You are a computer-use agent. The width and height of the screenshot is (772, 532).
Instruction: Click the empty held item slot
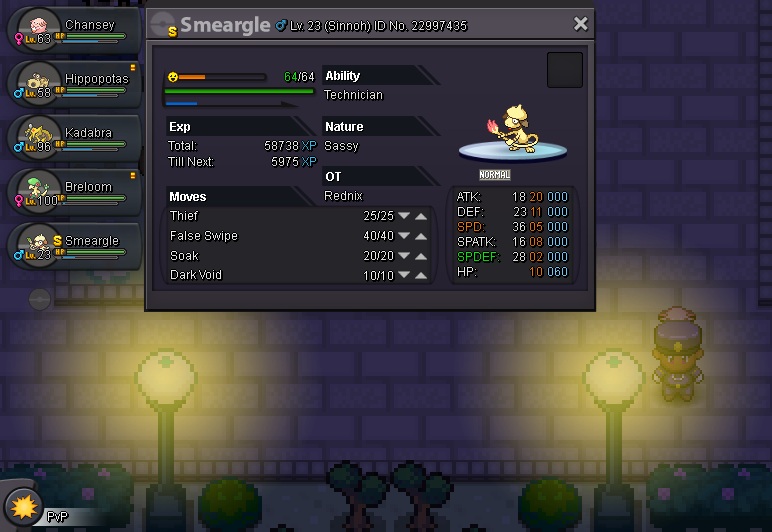tap(565, 70)
